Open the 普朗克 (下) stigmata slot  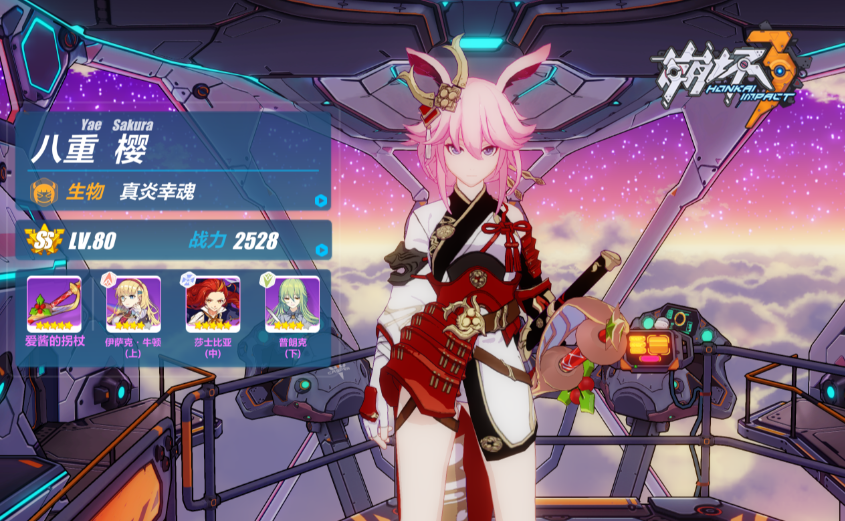tap(292, 303)
